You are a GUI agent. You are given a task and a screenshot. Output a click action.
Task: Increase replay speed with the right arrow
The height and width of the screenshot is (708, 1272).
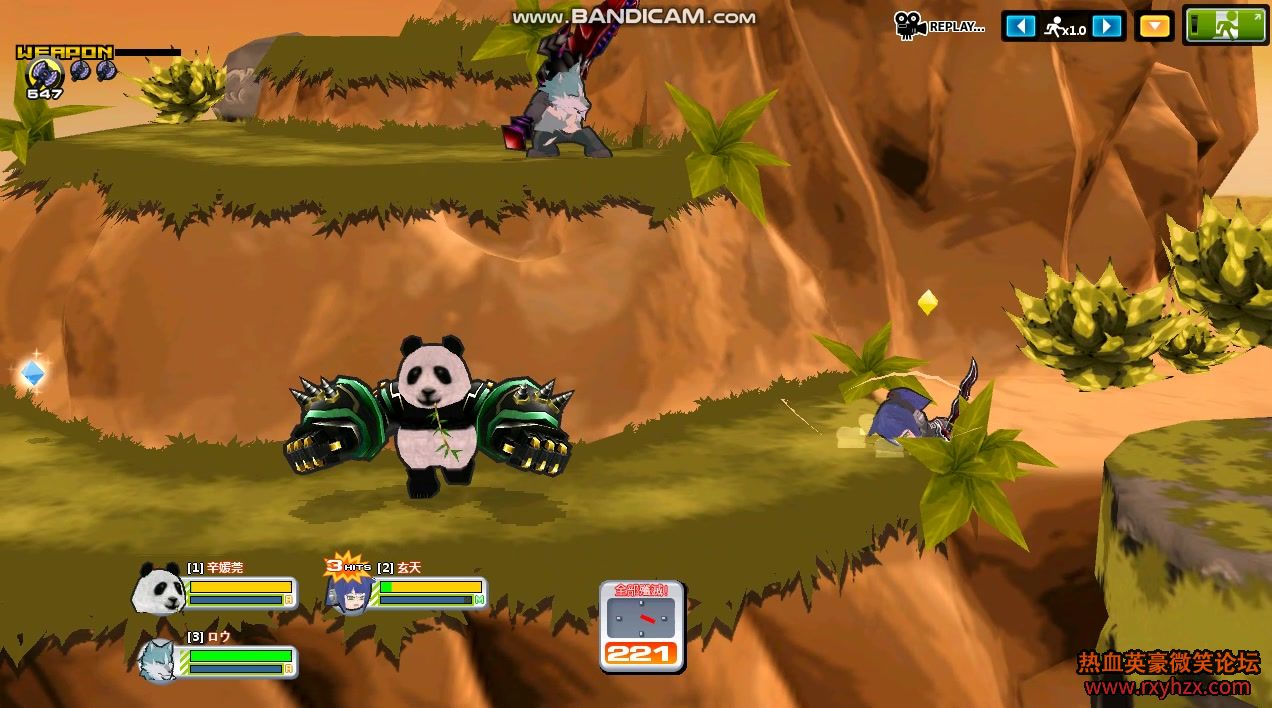[x=1106, y=26]
